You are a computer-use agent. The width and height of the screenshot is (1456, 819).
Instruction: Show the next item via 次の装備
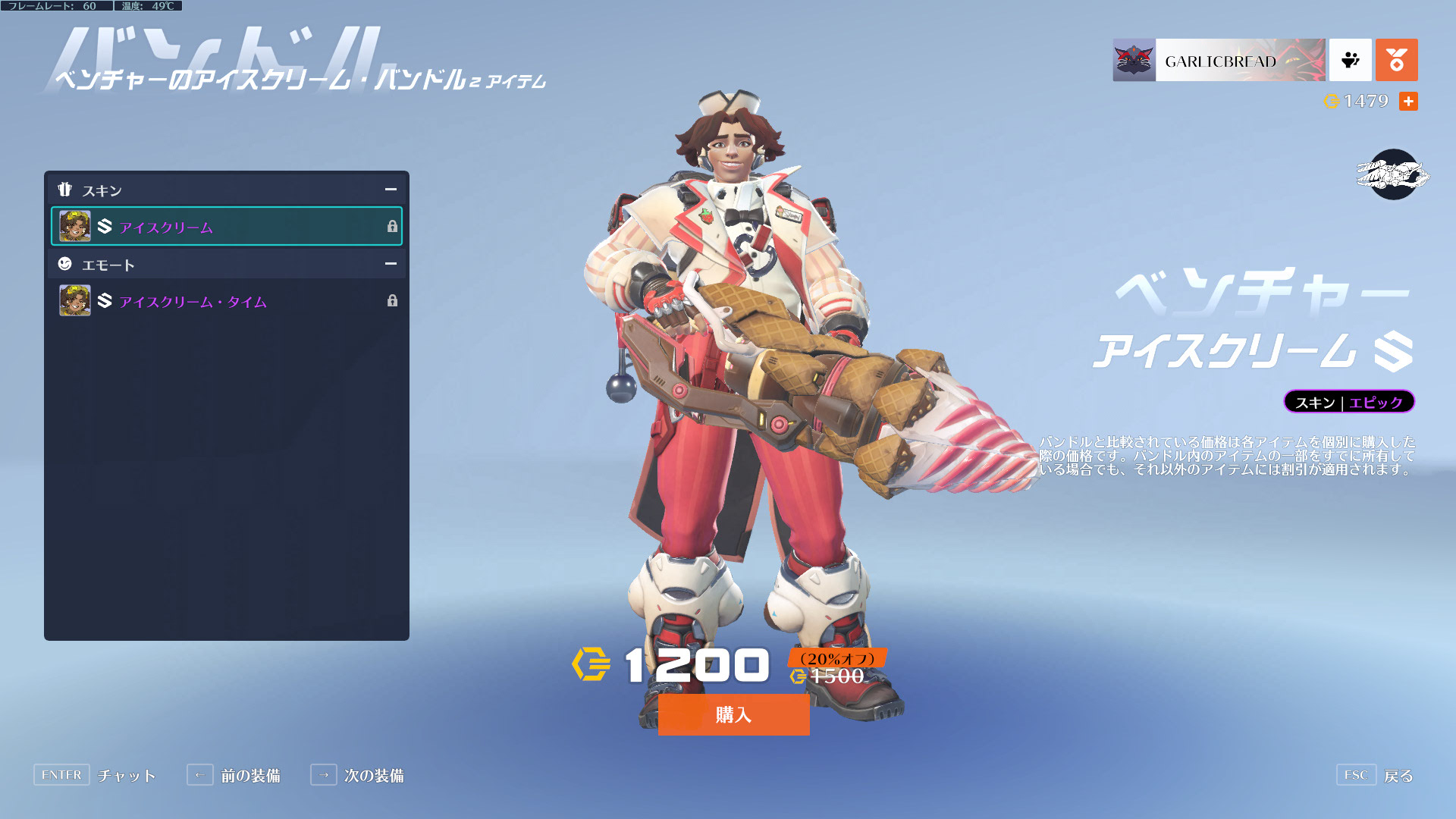tap(357, 775)
